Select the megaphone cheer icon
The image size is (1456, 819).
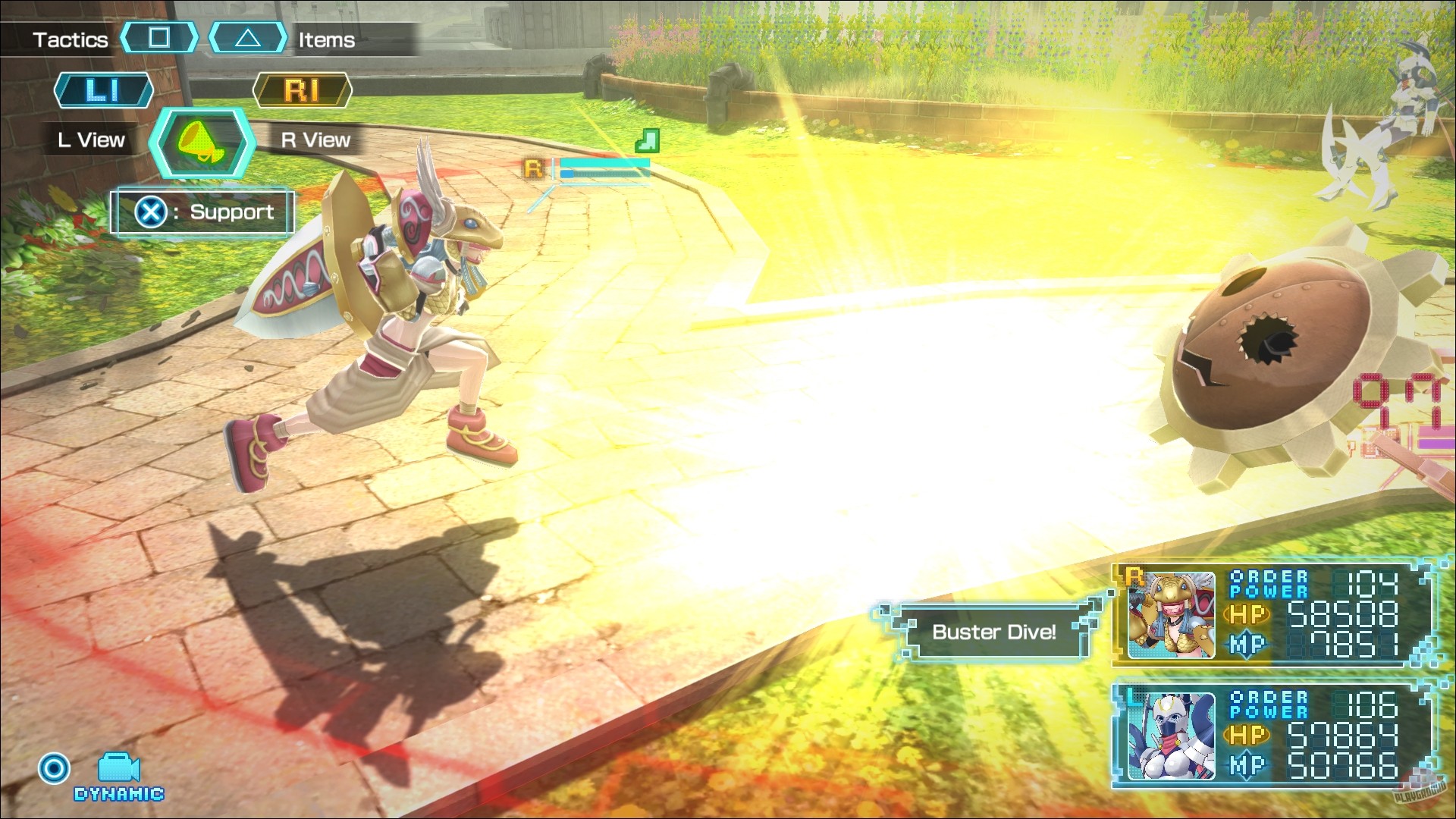click(201, 143)
